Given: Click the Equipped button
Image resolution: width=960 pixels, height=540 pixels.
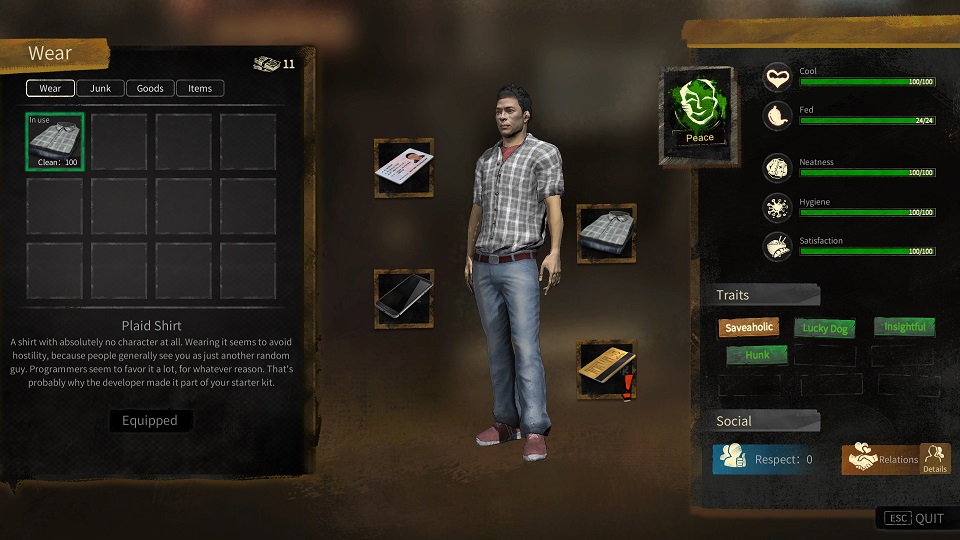Looking at the screenshot, I should coord(150,421).
